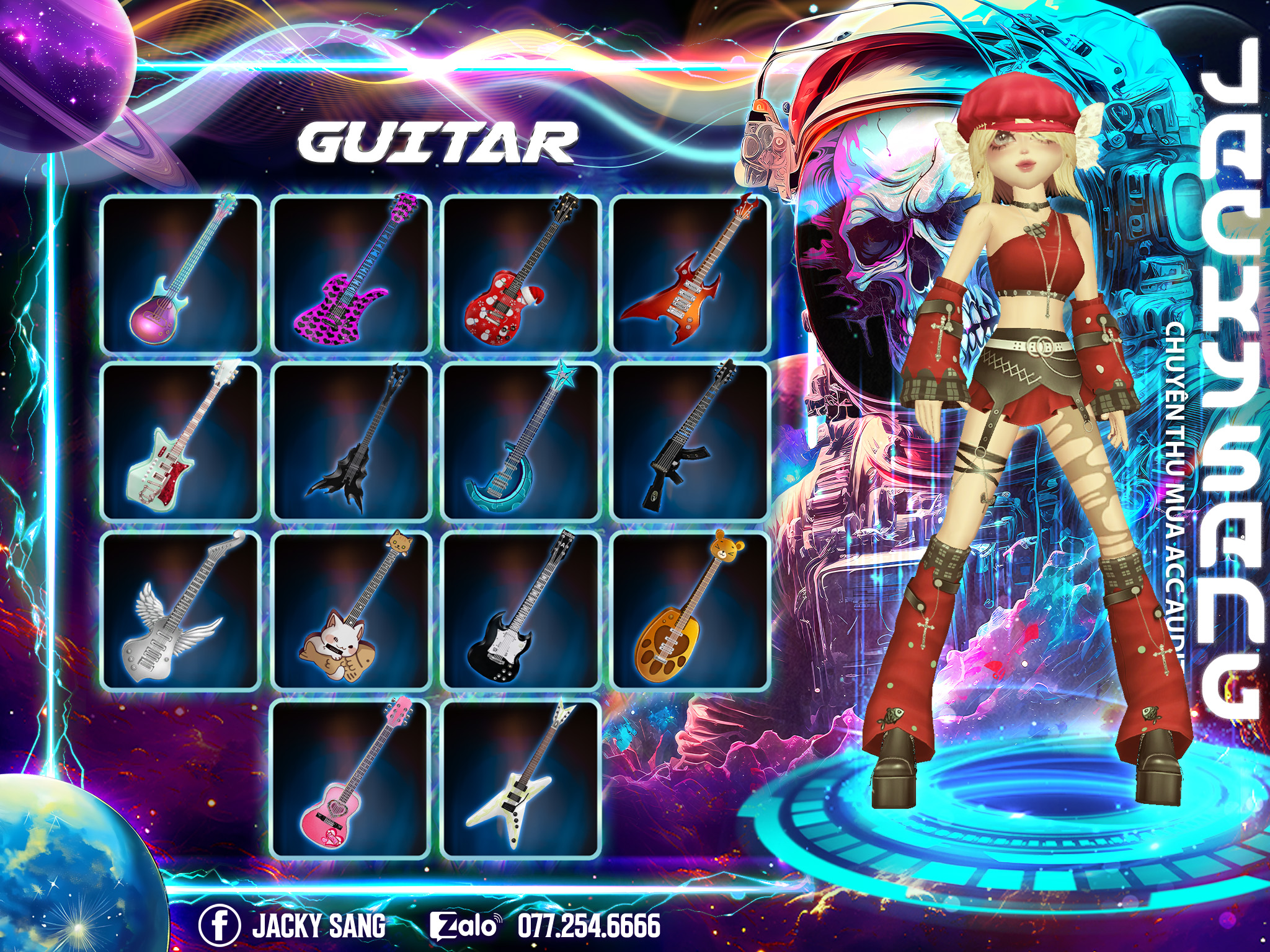Choose the silver angel-winged guitar
The height and width of the screenshot is (952, 1270).
tap(180, 610)
